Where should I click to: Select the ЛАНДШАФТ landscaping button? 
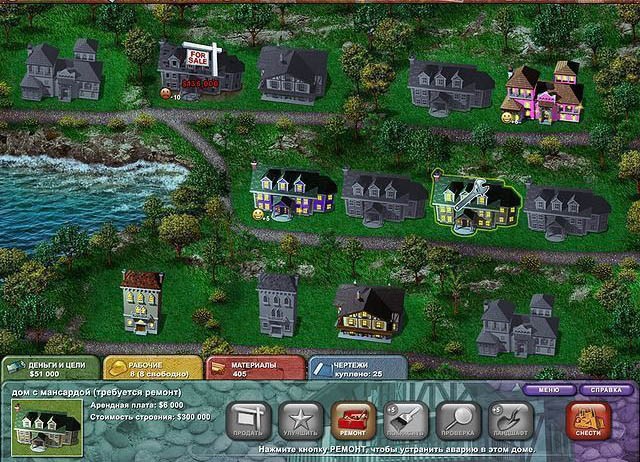[x=510, y=421]
